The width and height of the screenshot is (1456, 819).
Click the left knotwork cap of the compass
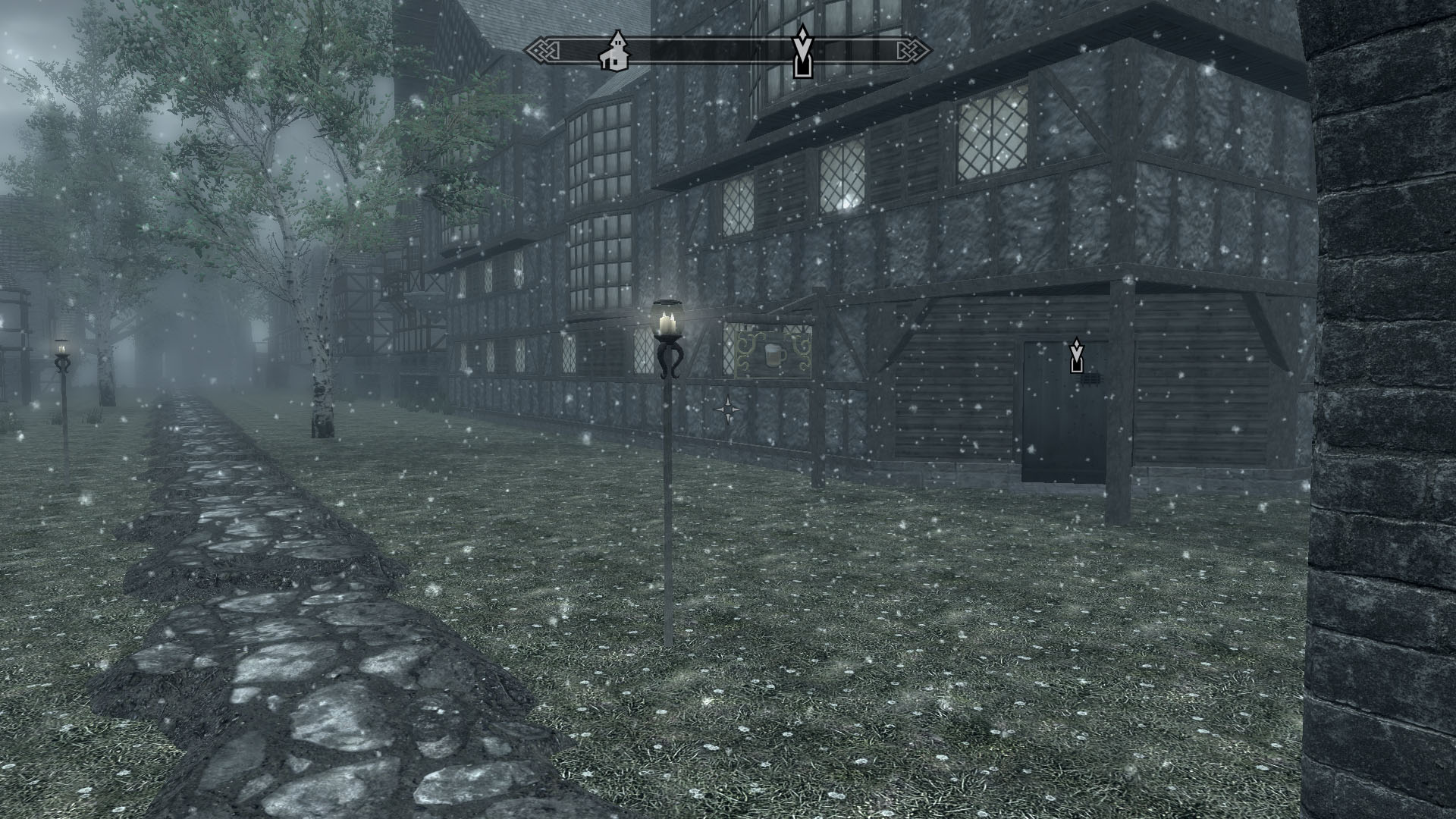pyautogui.click(x=543, y=50)
